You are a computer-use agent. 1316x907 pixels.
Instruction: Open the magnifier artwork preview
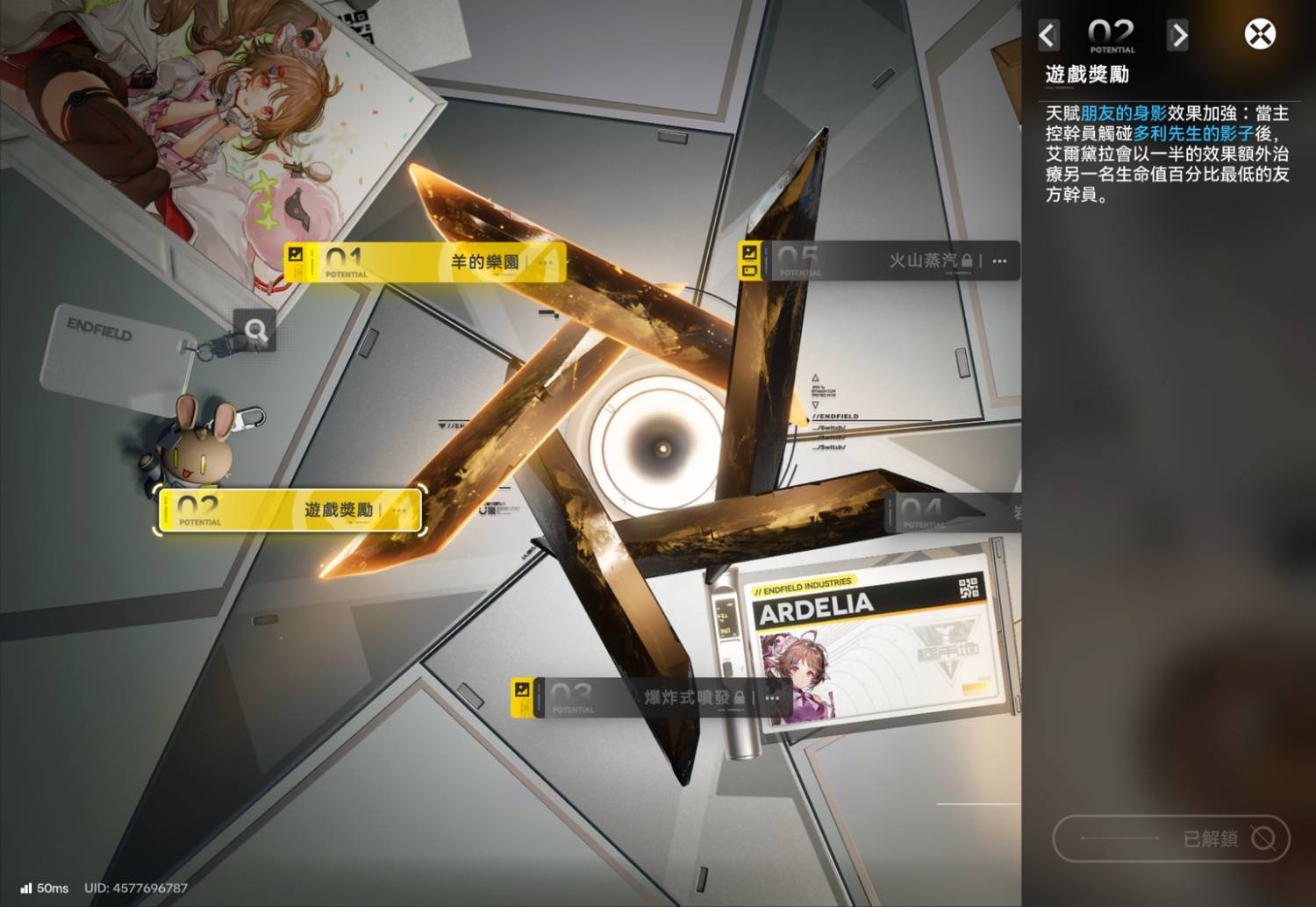[255, 331]
